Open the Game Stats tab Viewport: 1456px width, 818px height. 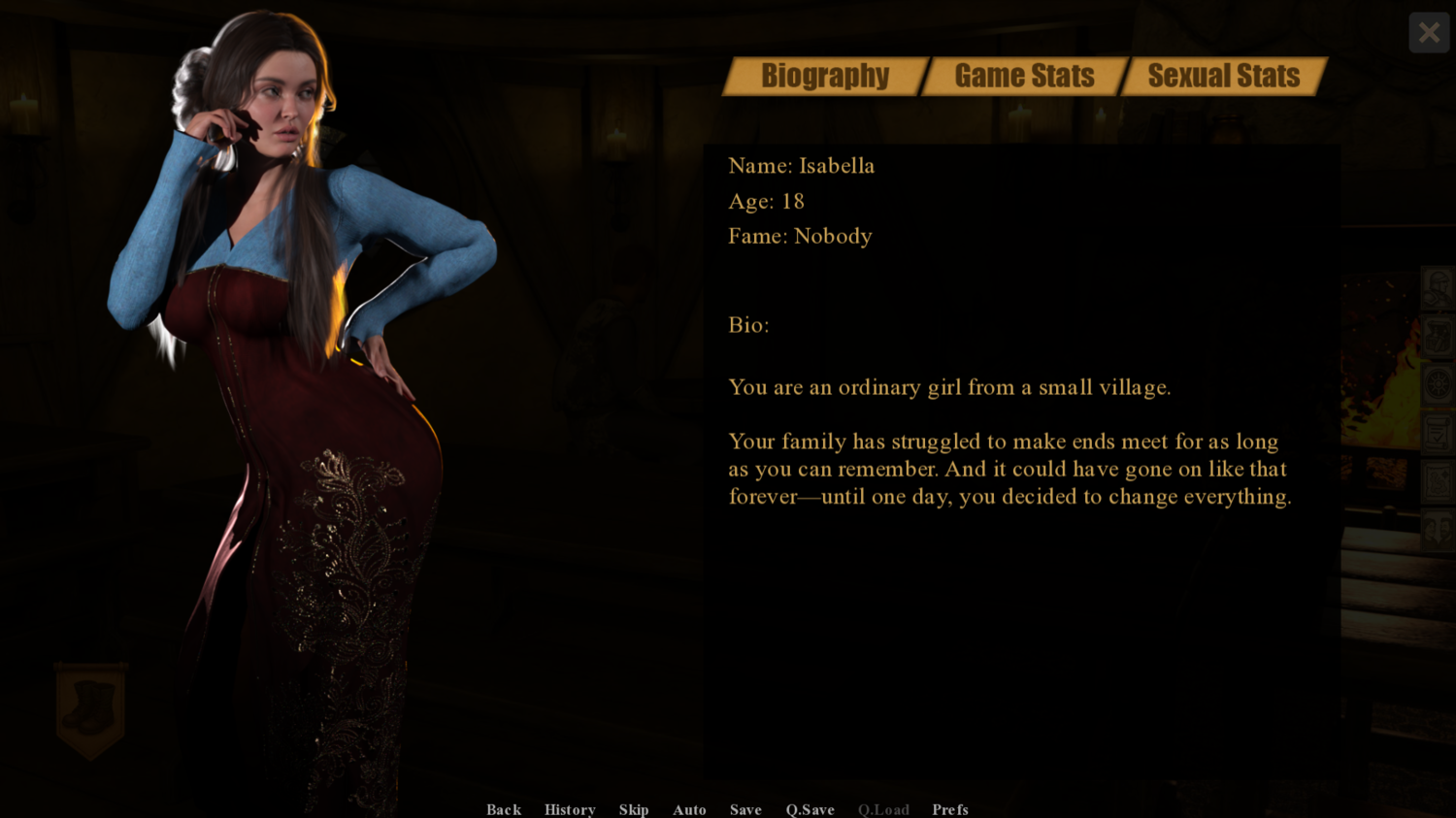pyautogui.click(x=1024, y=76)
